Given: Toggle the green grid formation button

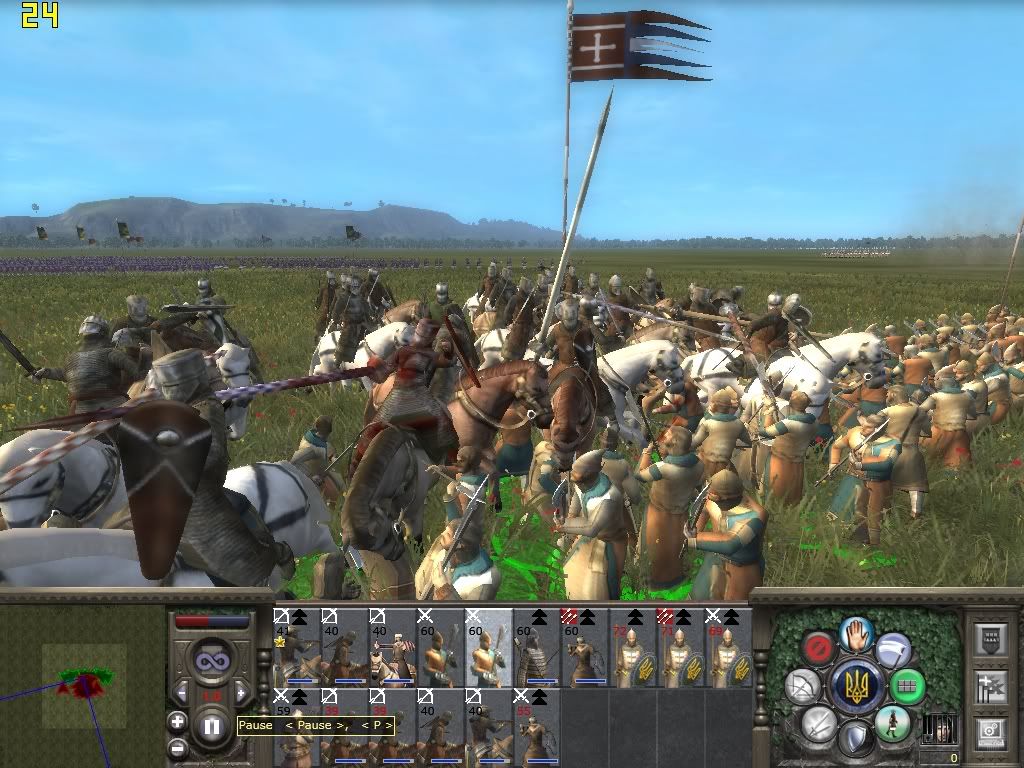Looking at the screenshot, I should pos(906,687).
